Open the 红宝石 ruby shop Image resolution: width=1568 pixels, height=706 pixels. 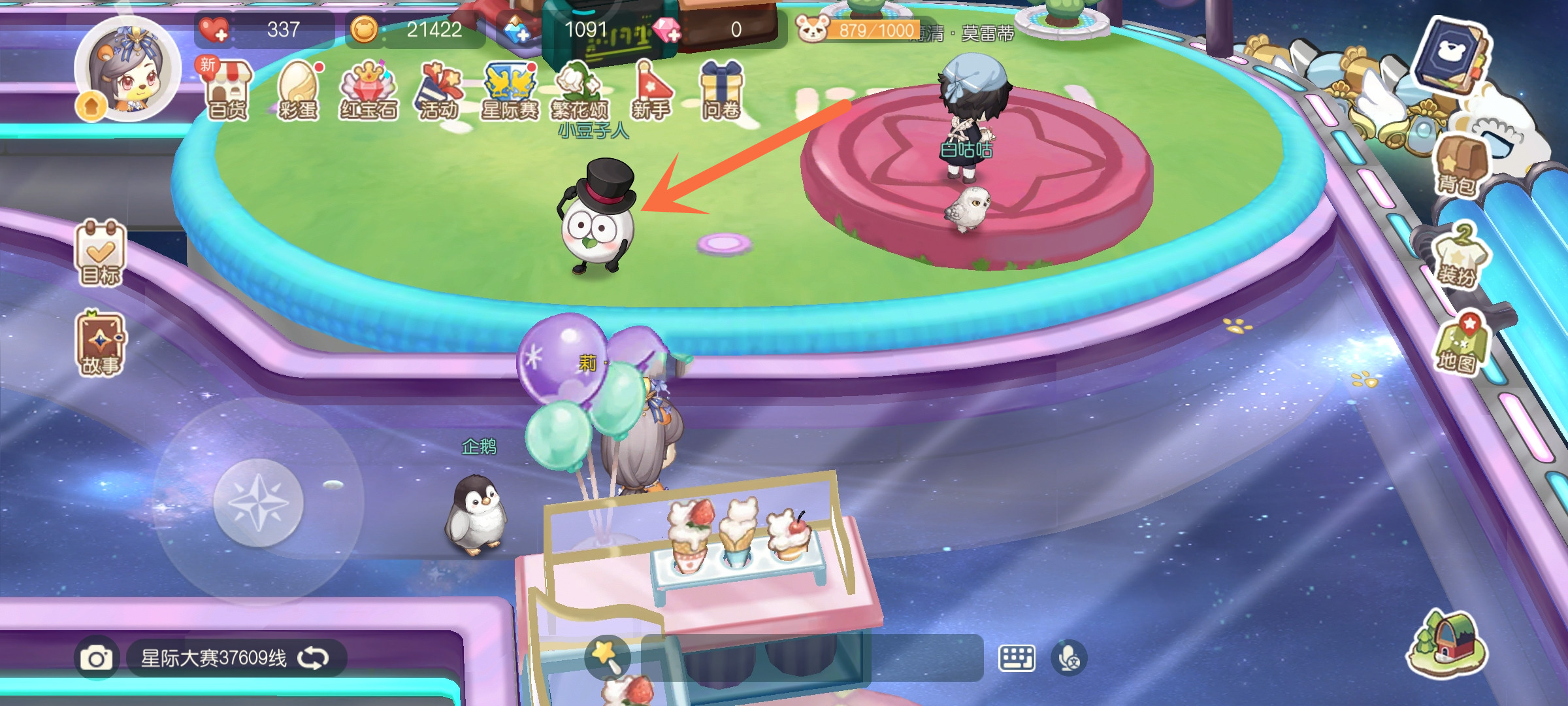coord(368,93)
